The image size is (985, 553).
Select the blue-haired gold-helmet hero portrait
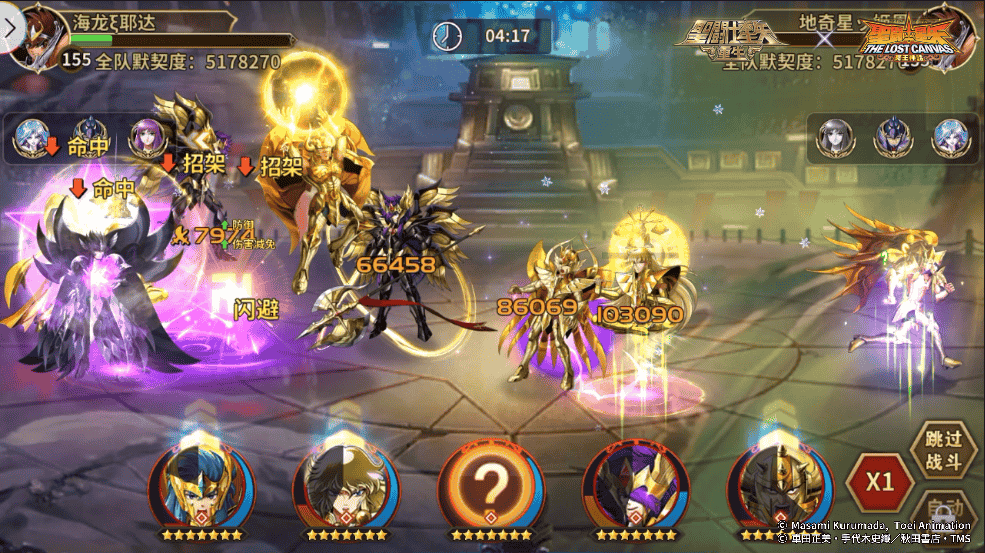click(202, 485)
